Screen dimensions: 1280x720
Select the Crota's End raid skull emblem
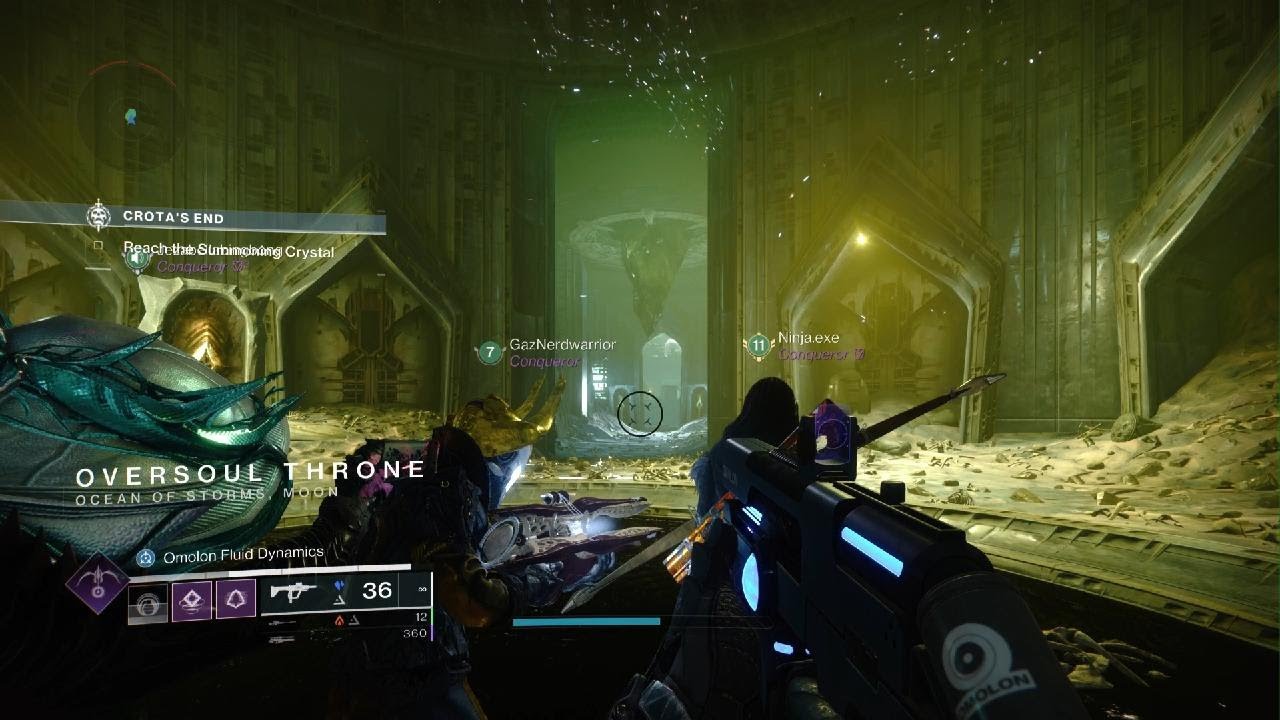[98, 216]
